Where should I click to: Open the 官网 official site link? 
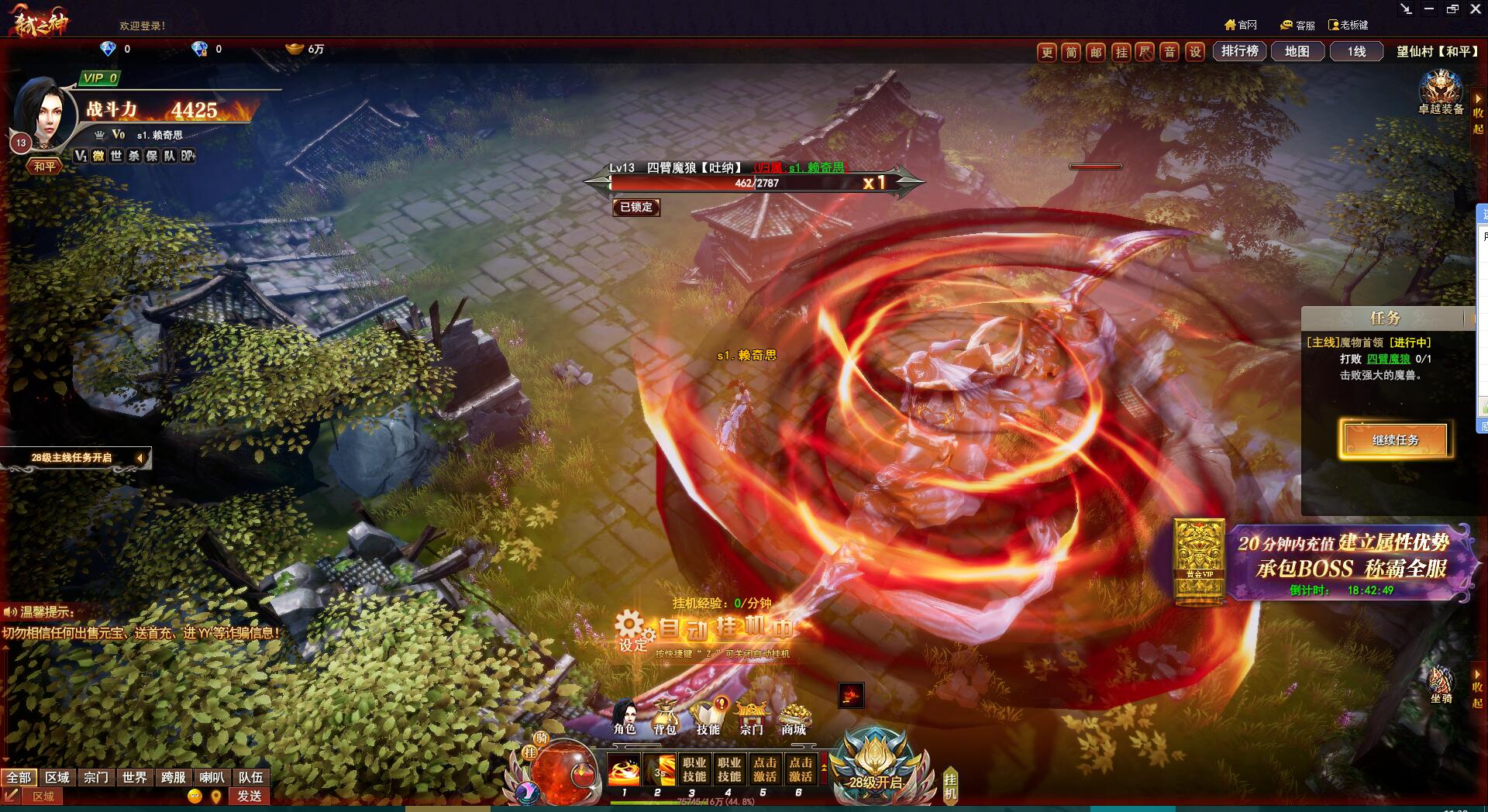coord(1241,26)
